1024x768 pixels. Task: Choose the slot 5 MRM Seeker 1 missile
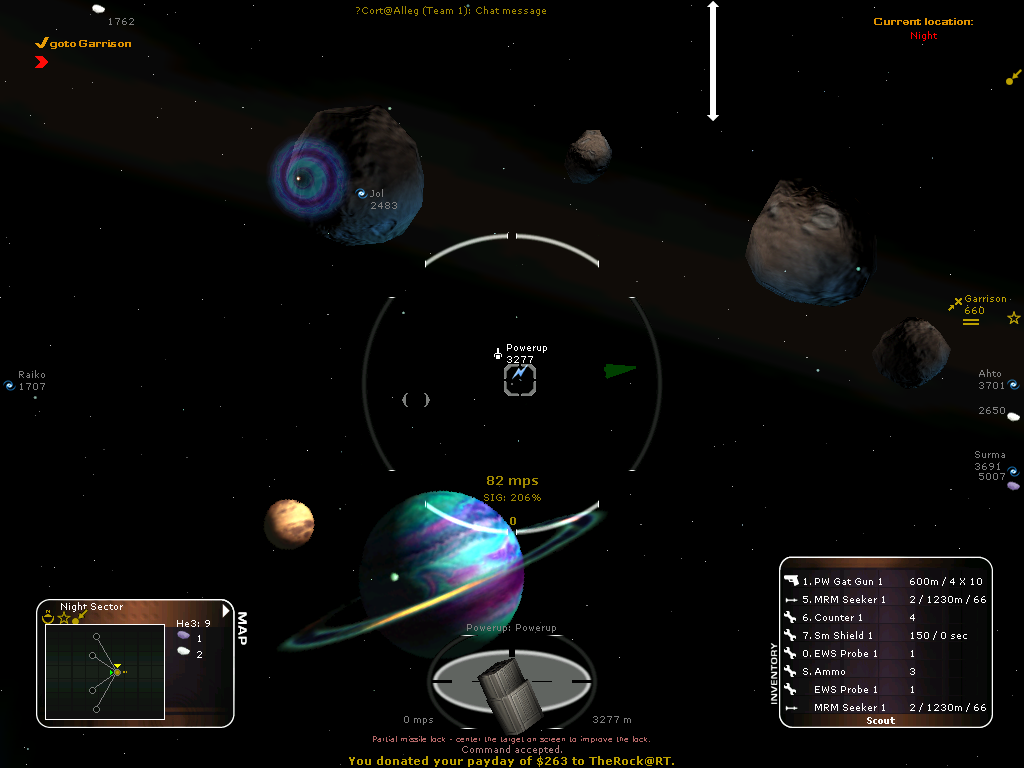tap(849, 599)
